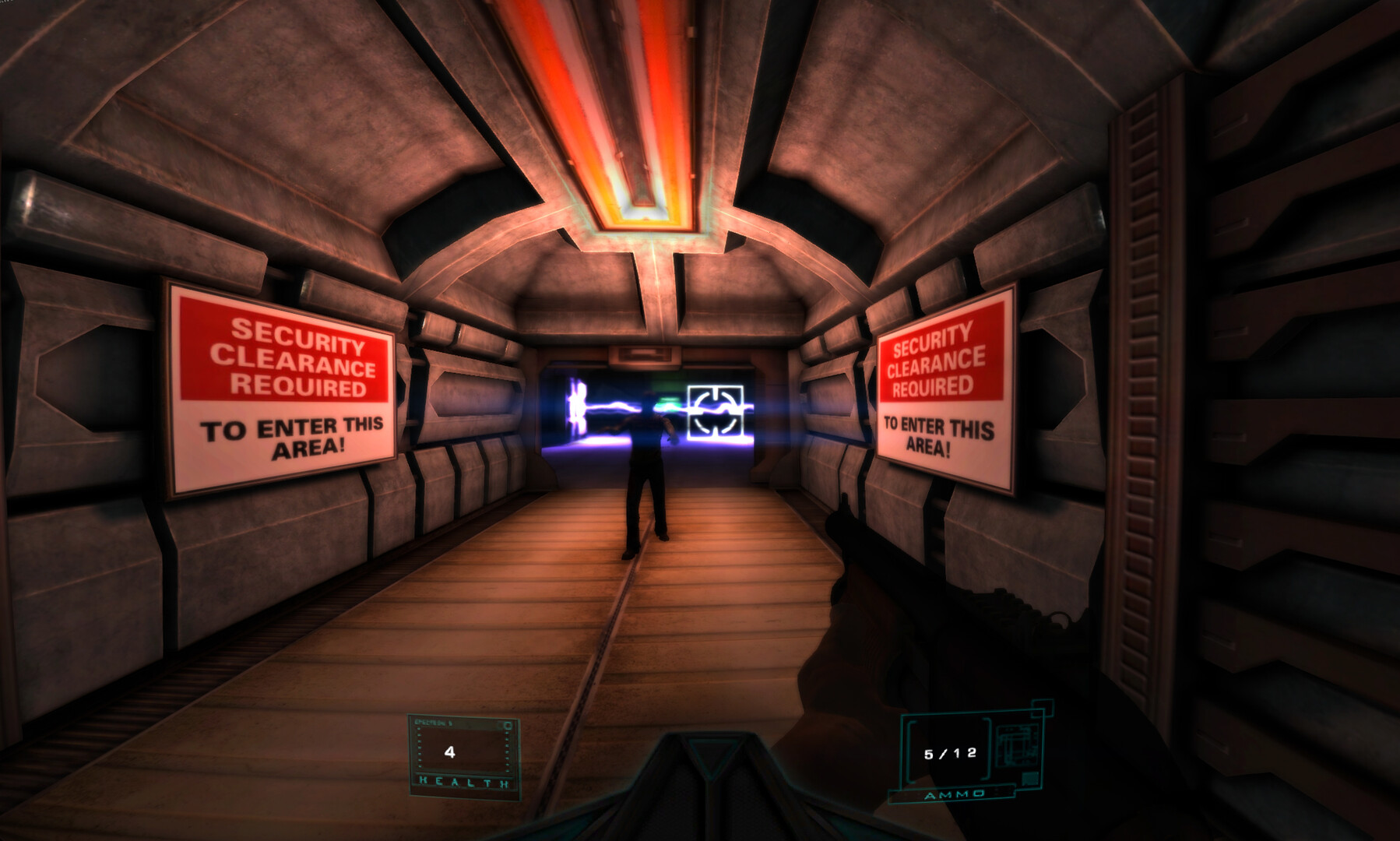This screenshot has height=841, width=1400.
Task: Select the AMMO label on the HUD
Action: pos(954,793)
